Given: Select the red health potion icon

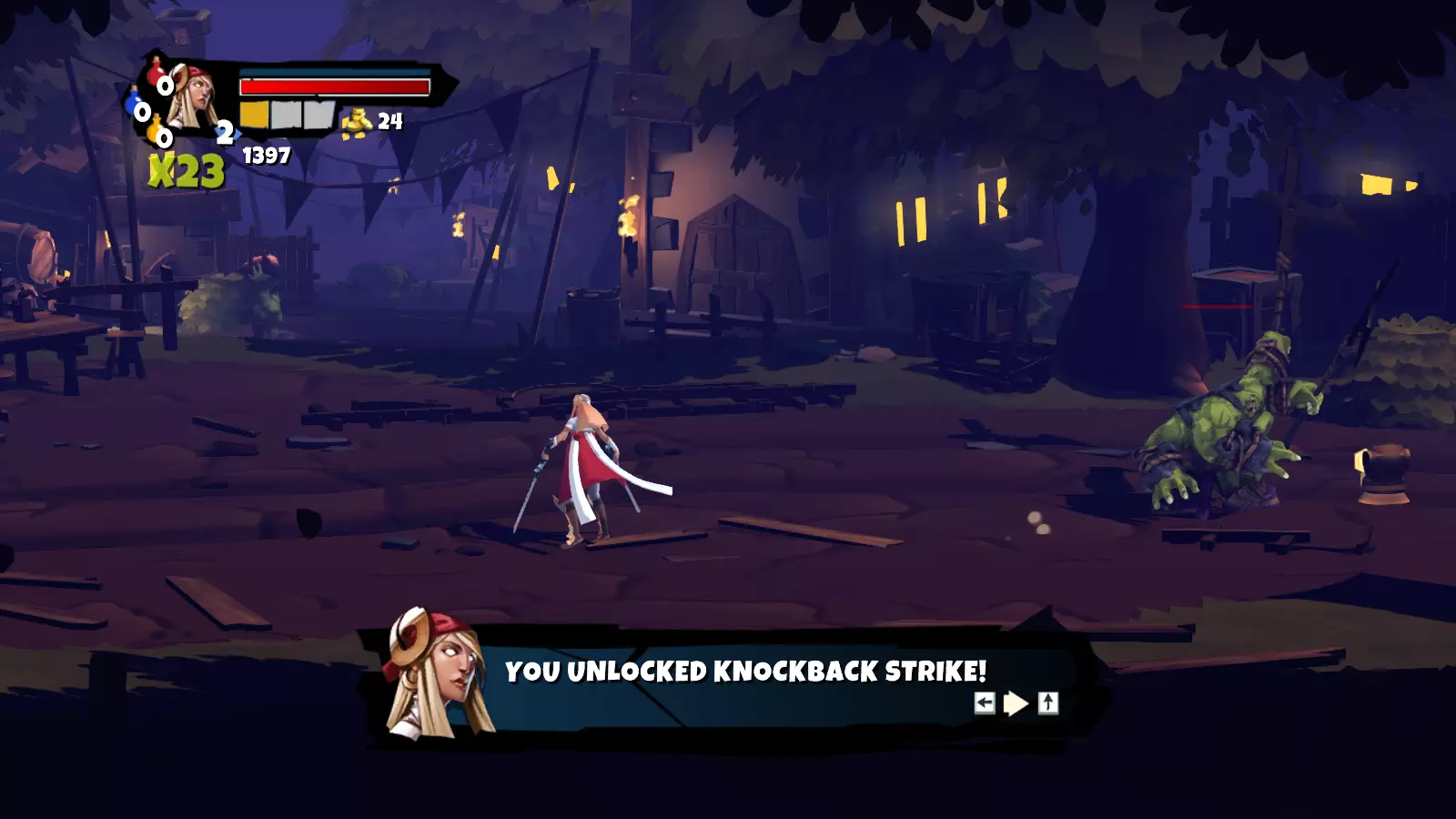Looking at the screenshot, I should [x=157, y=73].
